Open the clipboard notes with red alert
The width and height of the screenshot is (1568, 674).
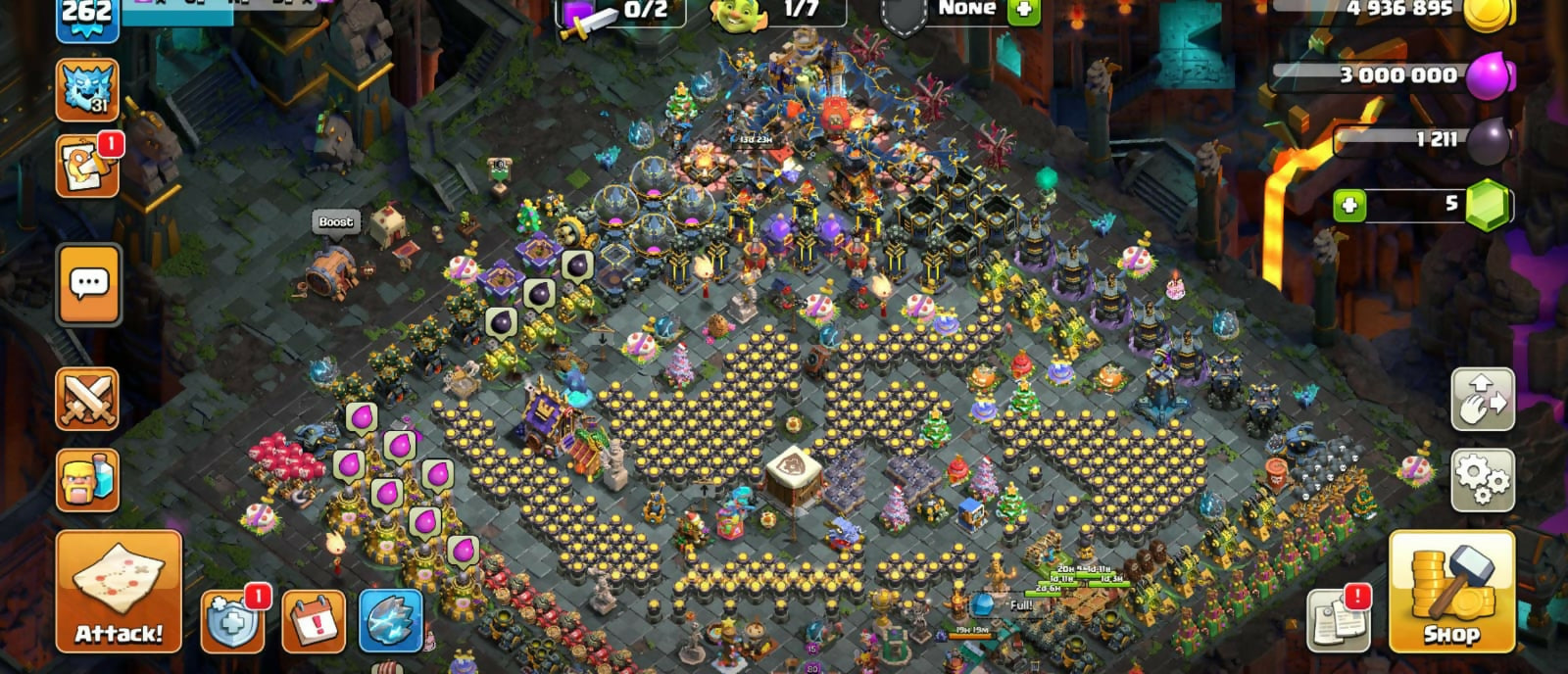[1338, 621]
